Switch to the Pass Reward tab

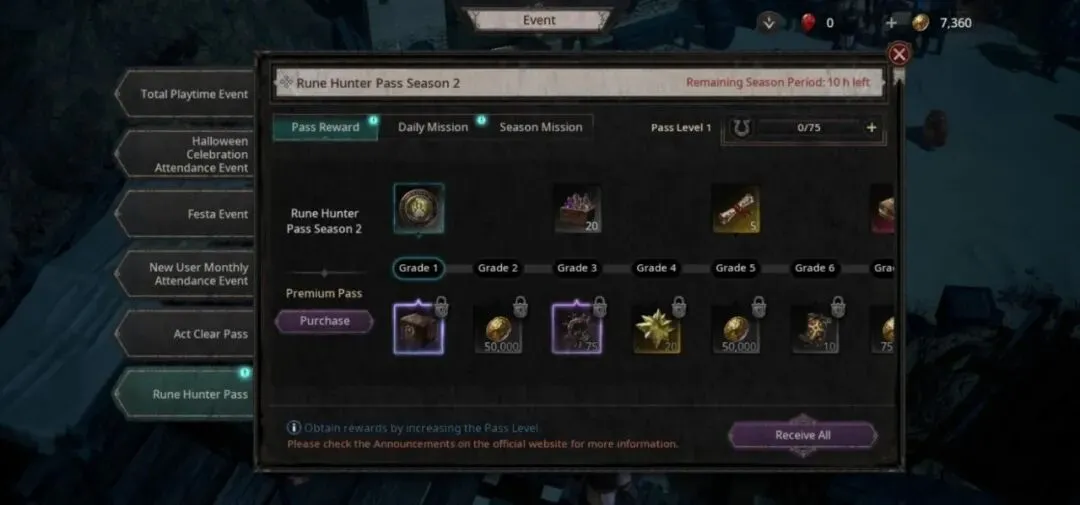pyautogui.click(x=325, y=127)
